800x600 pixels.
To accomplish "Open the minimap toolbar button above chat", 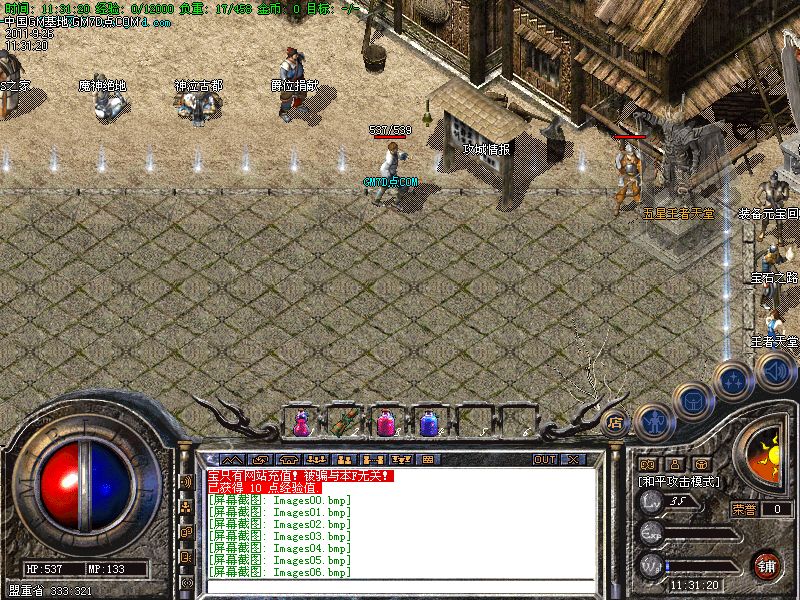I will [x=427, y=459].
